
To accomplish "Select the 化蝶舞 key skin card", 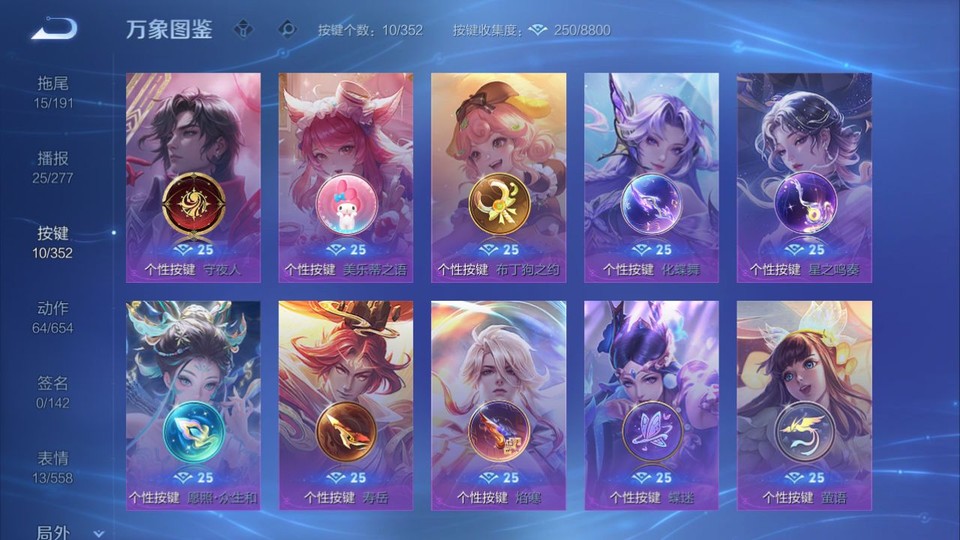I will click(651, 177).
